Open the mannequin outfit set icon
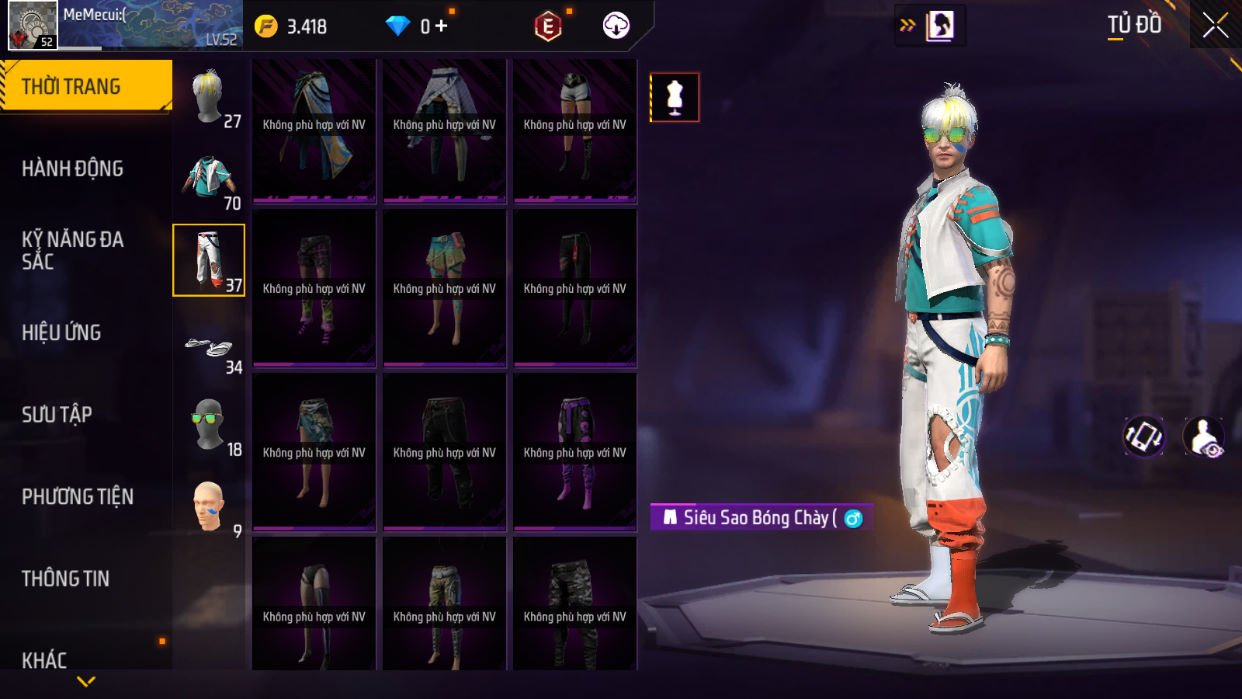The height and width of the screenshot is (699, 1242). tap(675, 97)
